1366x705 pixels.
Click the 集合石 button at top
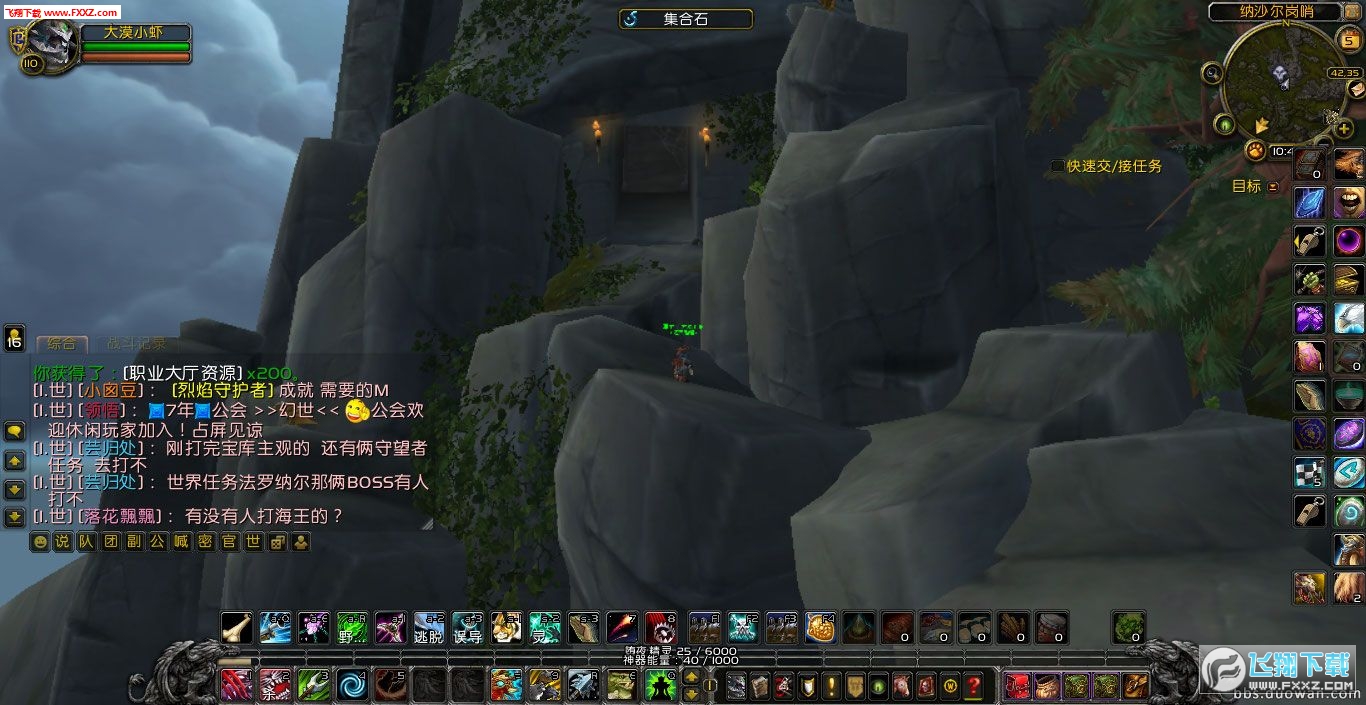(x=685, y=19)
